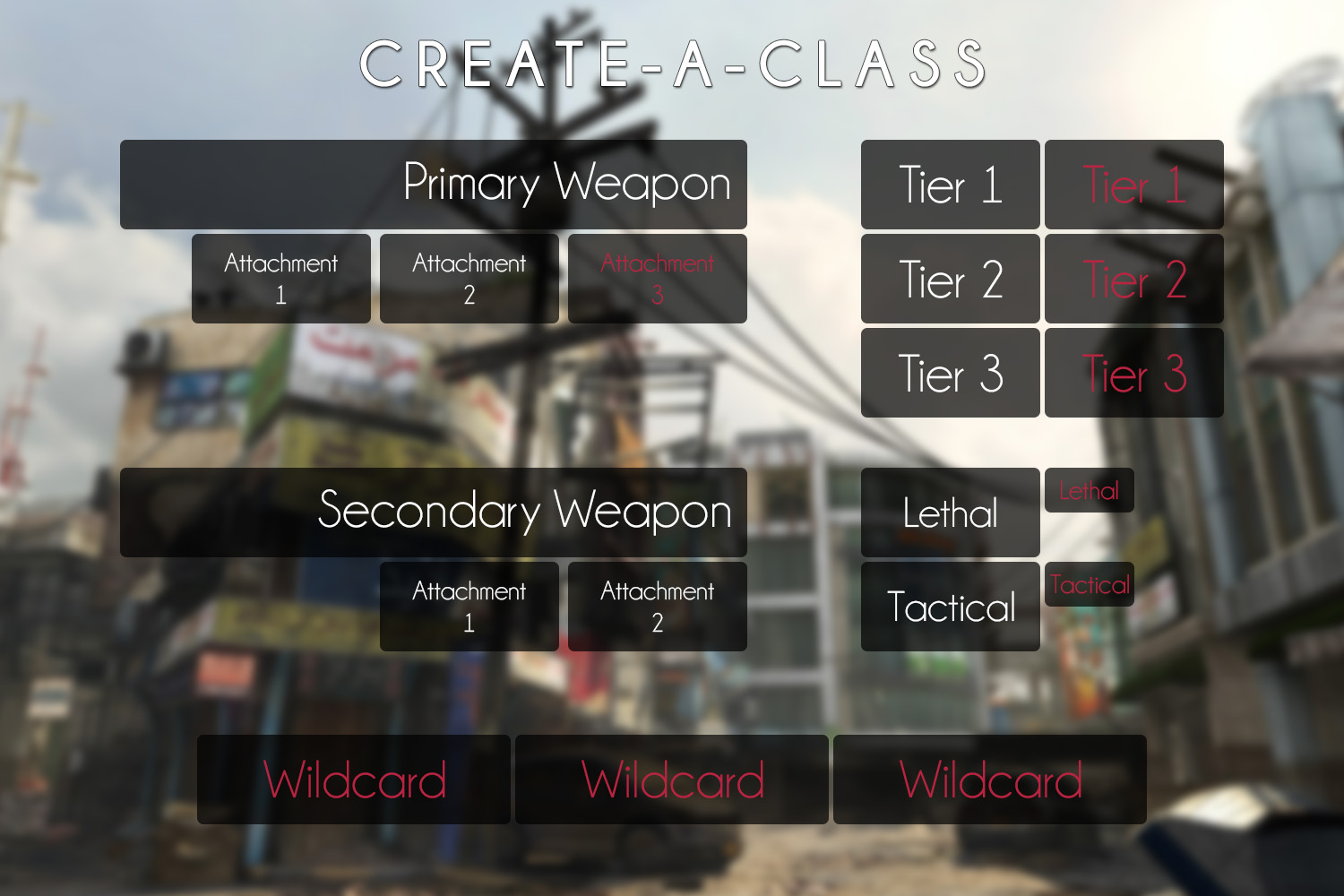The width and height of the screenshot is (1344, 896).
Task: Click the small red Lethal slot
Action: coord(1090,490)
